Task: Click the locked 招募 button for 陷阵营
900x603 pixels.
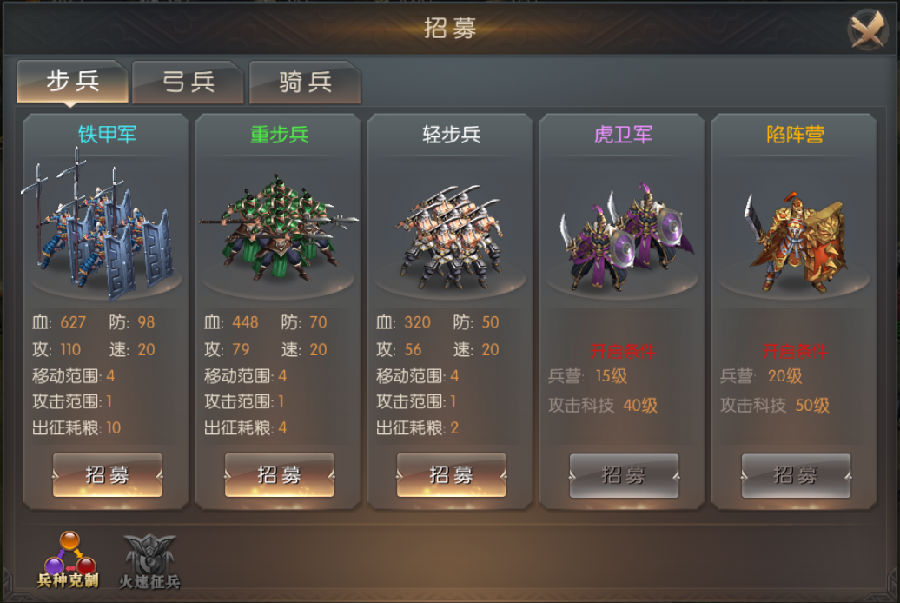Action: (796, 475)
